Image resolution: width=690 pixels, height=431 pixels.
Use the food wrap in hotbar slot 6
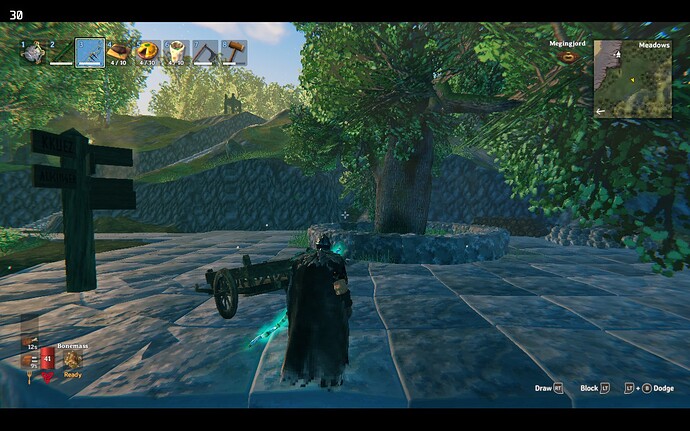176,51
